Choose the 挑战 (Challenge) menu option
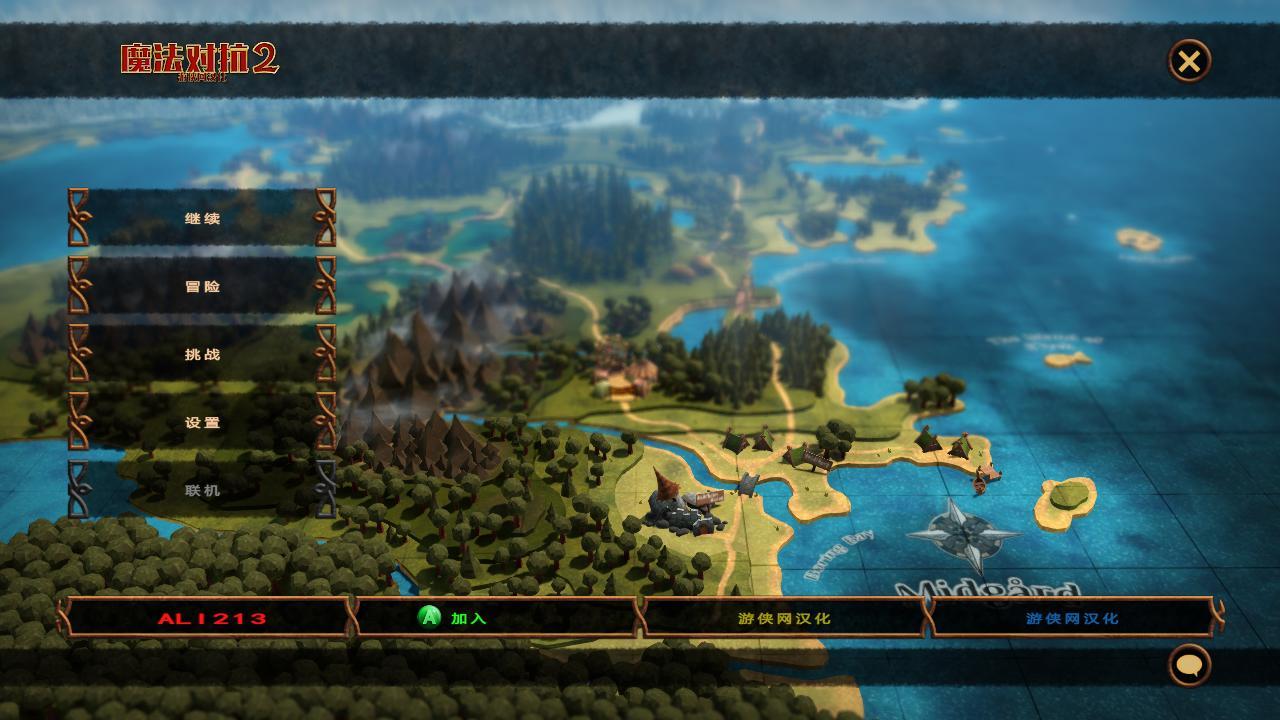 pyautogui.click(x=202, y=354)
